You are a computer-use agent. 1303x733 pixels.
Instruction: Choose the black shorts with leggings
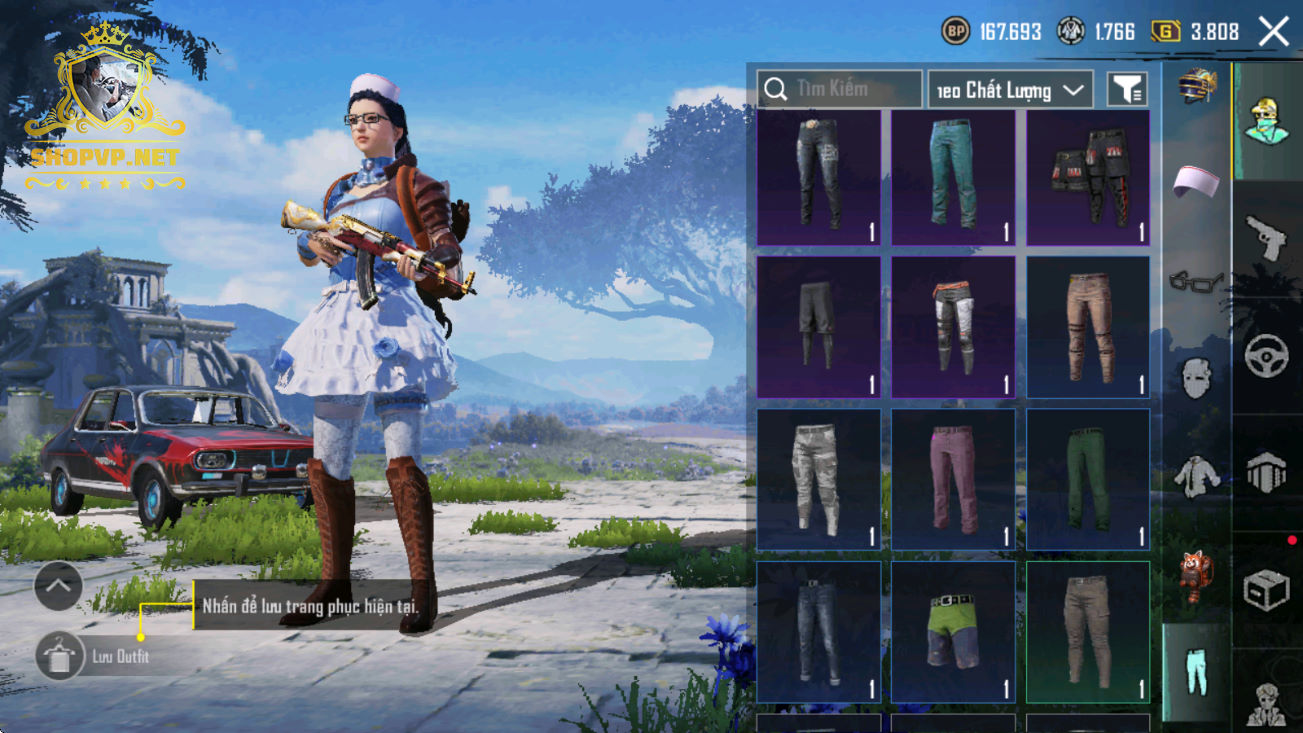(x=818, y=327)
